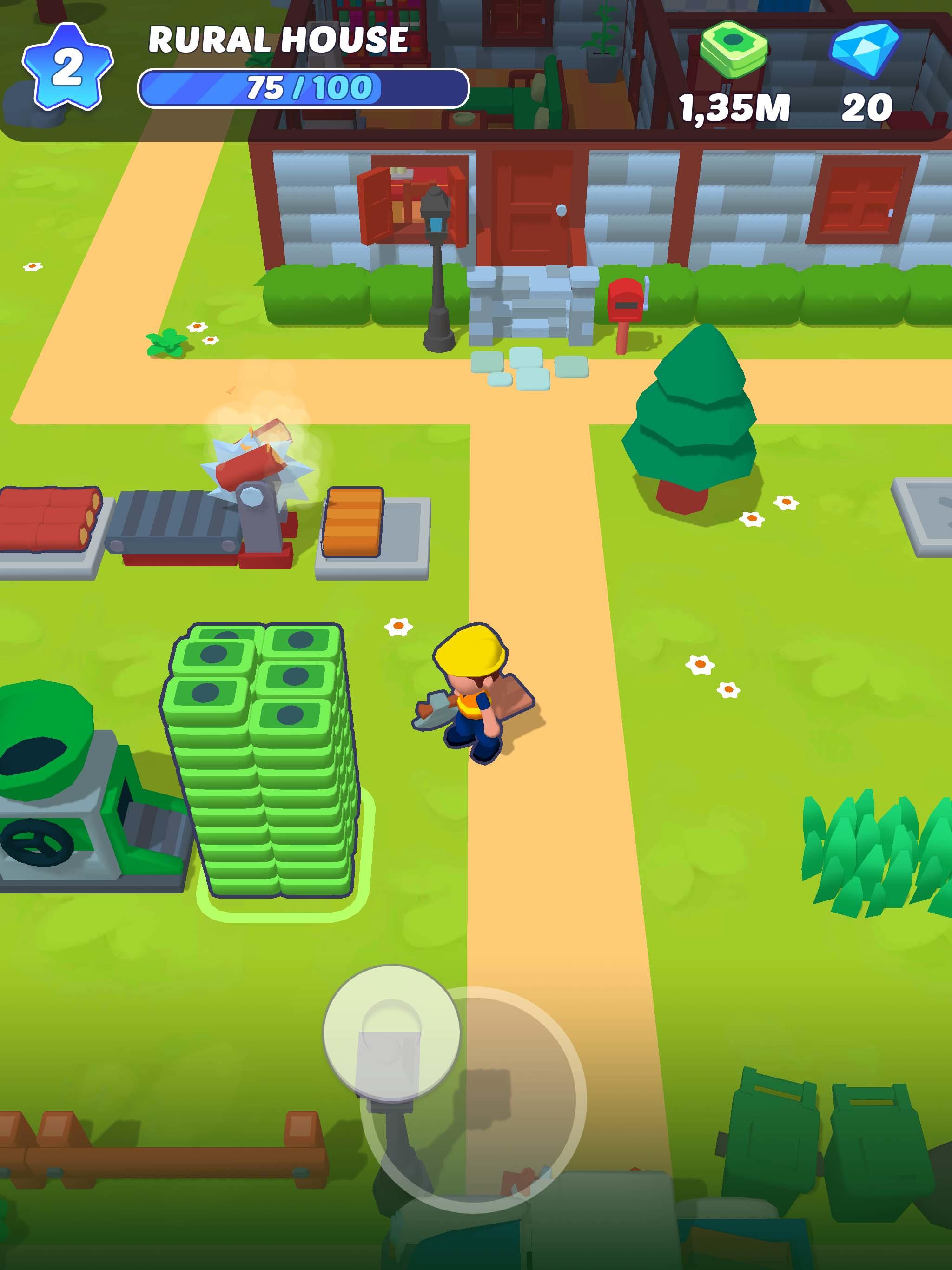The height and width of the screenshot is (1270, 952).
Task: Tap the cut orange planks on the conveyor
Action: pos(353,523)
